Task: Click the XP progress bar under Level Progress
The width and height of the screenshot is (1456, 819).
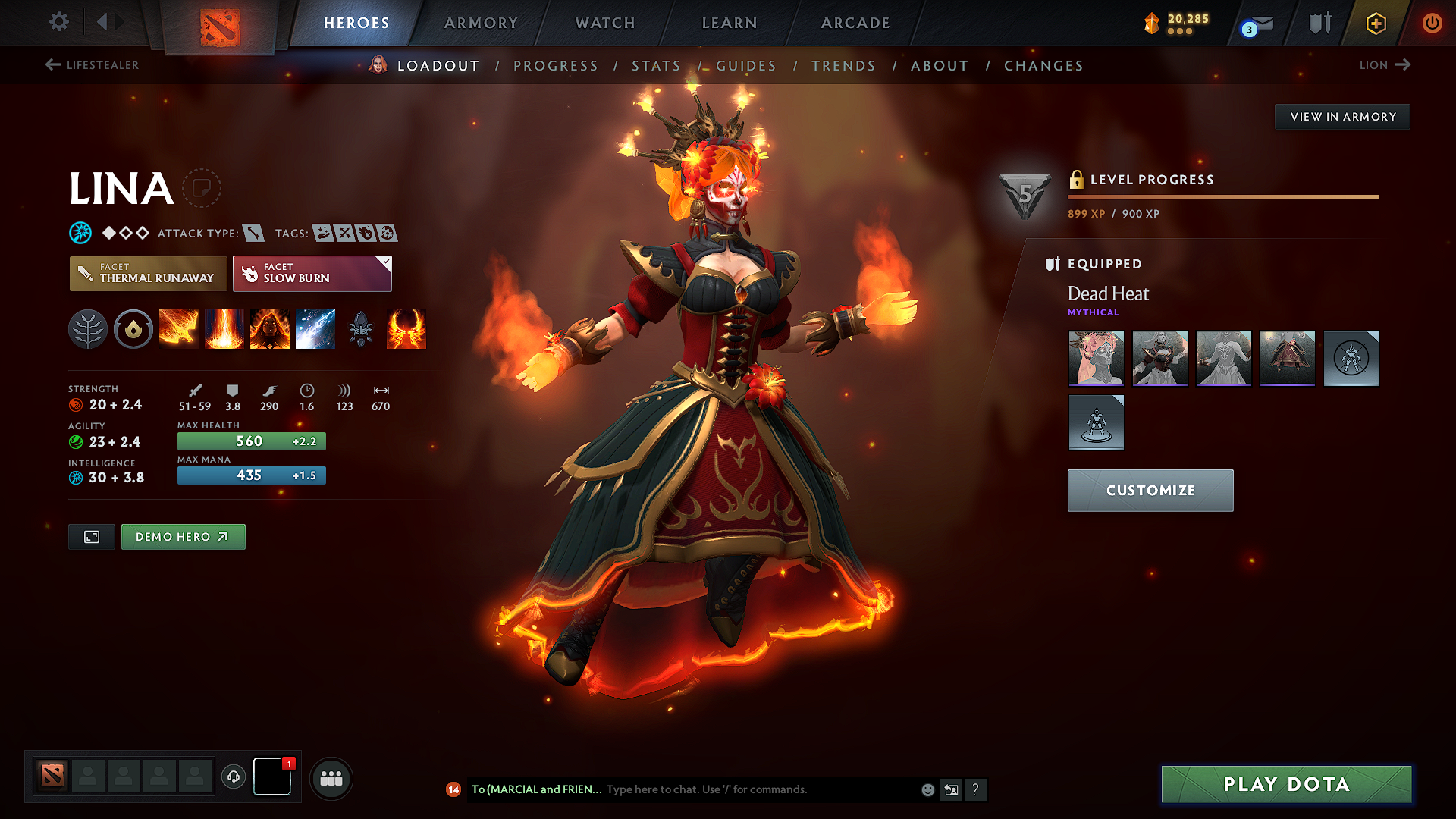Action: (1222, 196)
